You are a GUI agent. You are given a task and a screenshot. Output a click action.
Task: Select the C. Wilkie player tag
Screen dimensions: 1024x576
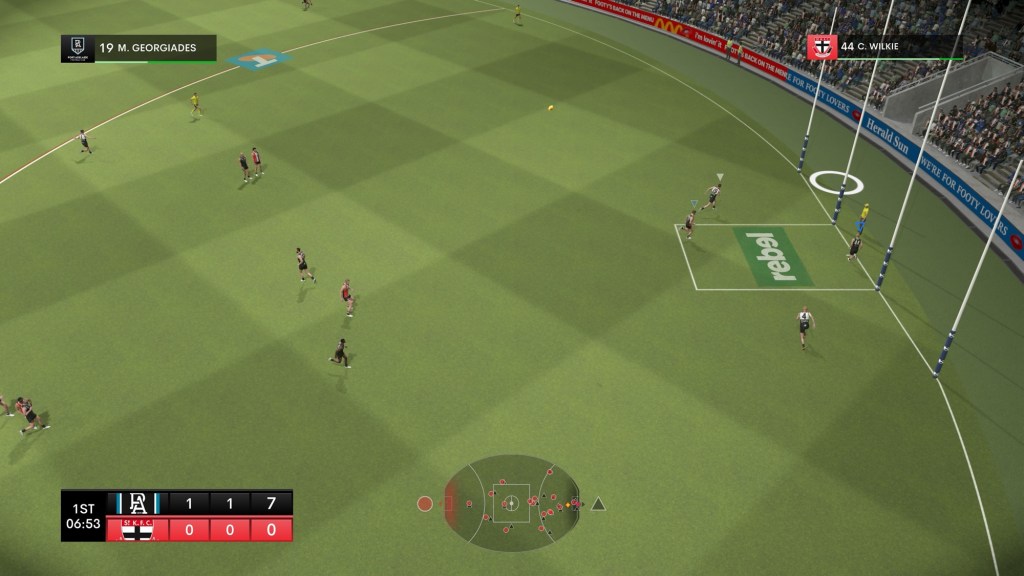tap(884, 47)
